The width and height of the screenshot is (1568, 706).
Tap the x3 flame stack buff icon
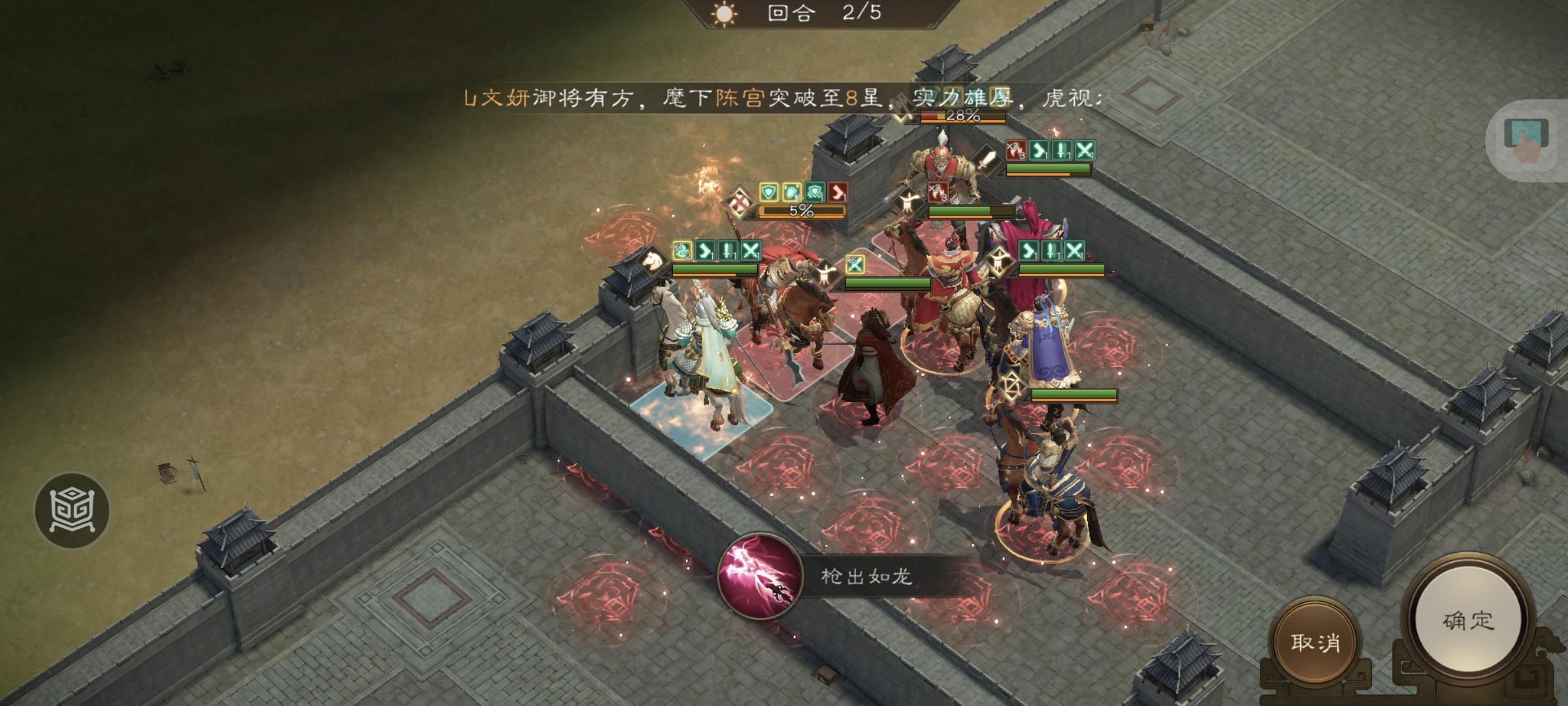click(1016, 150)
